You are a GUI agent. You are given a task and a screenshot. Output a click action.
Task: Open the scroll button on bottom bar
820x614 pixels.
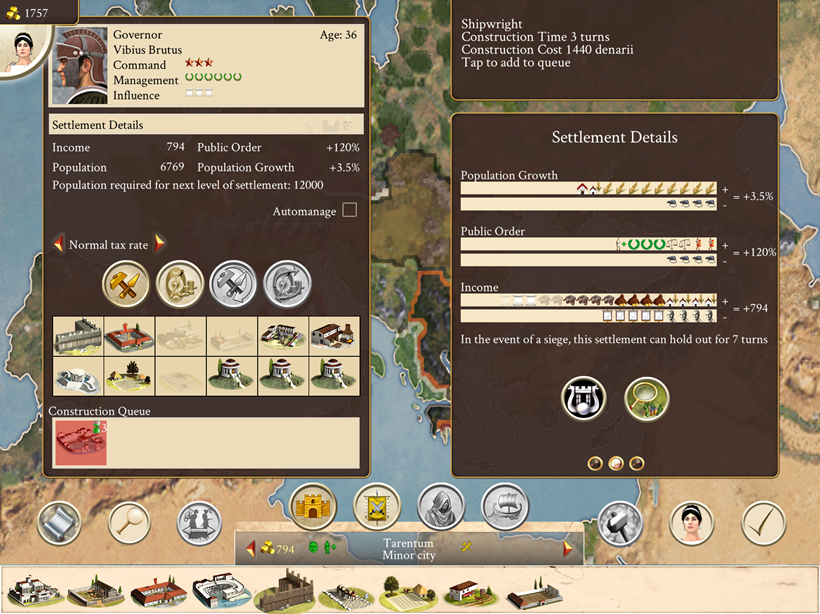60,523
